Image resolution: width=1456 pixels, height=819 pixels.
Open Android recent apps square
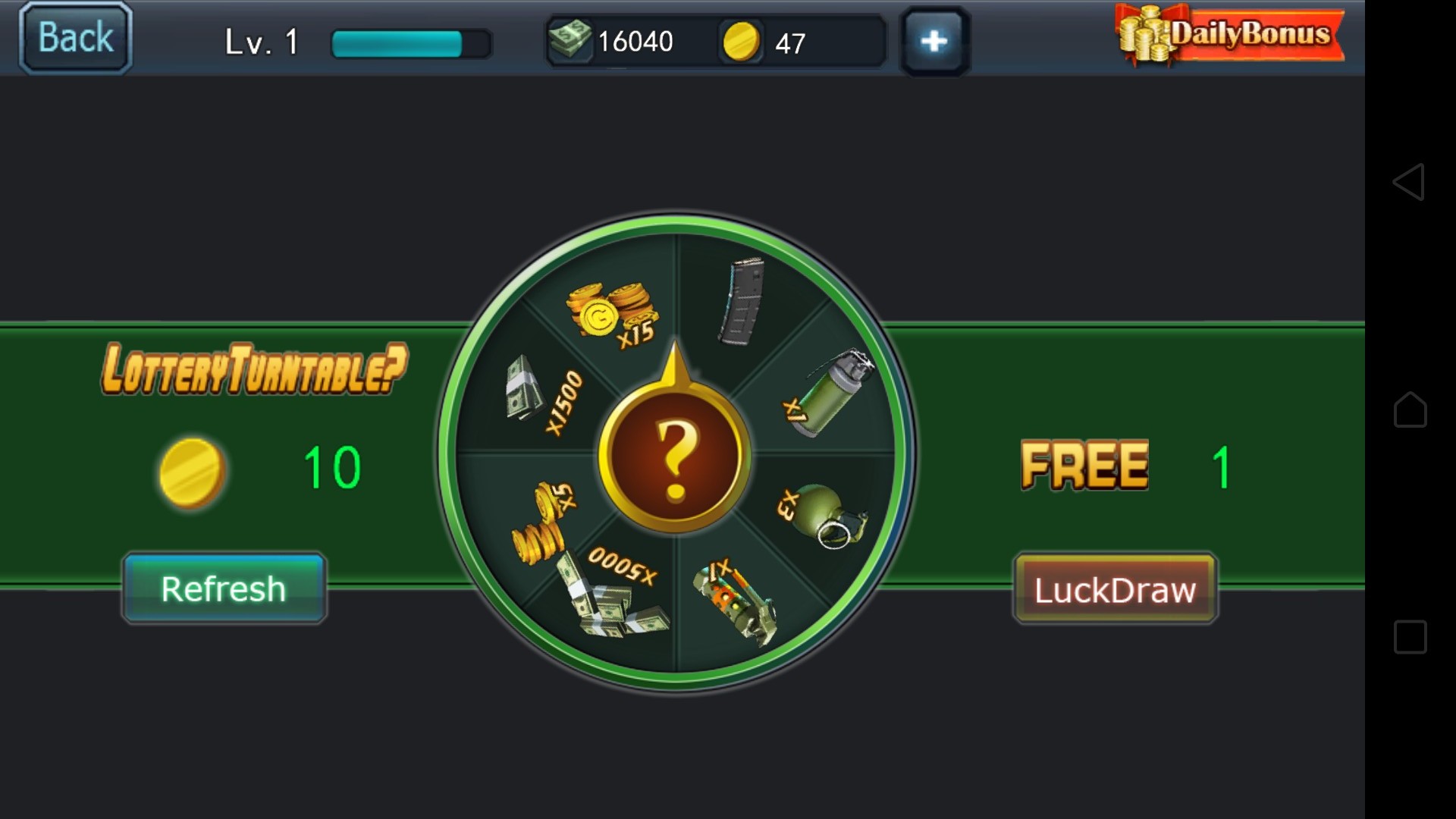tap(1410, 637)
